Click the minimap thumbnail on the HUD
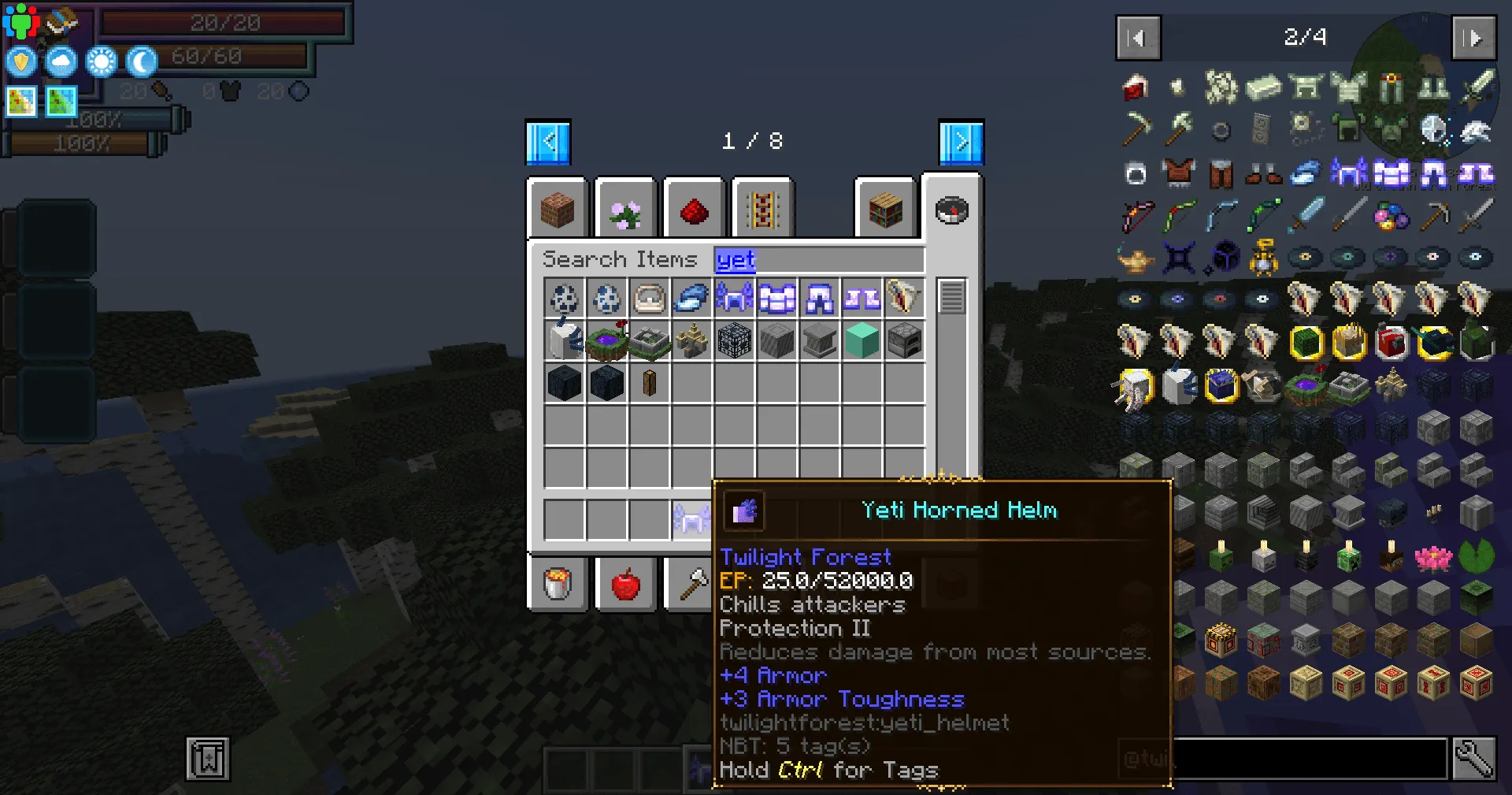The height and width of the screenshot is (795, 1512). coord(20,101)
